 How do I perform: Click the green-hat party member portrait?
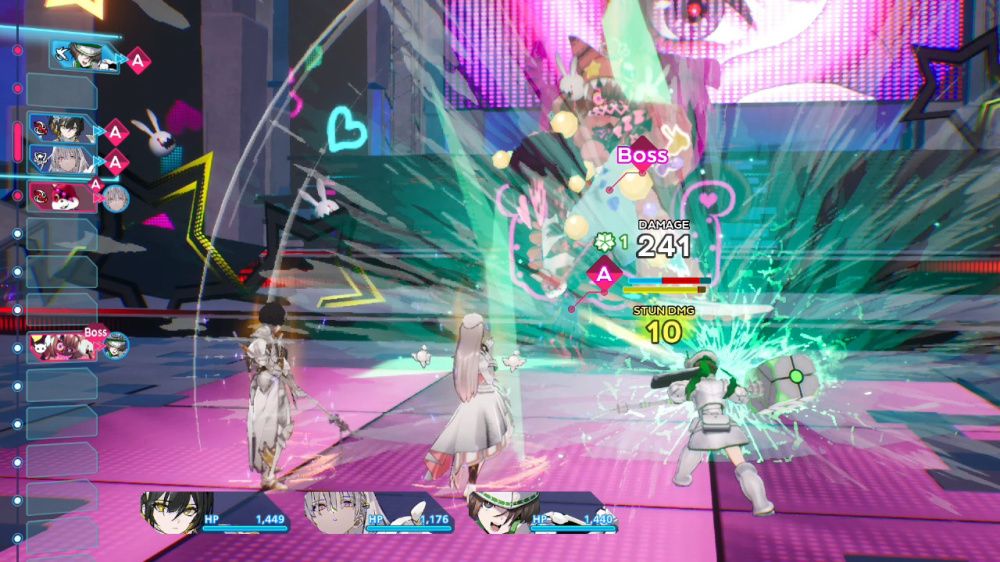point(503,512)
